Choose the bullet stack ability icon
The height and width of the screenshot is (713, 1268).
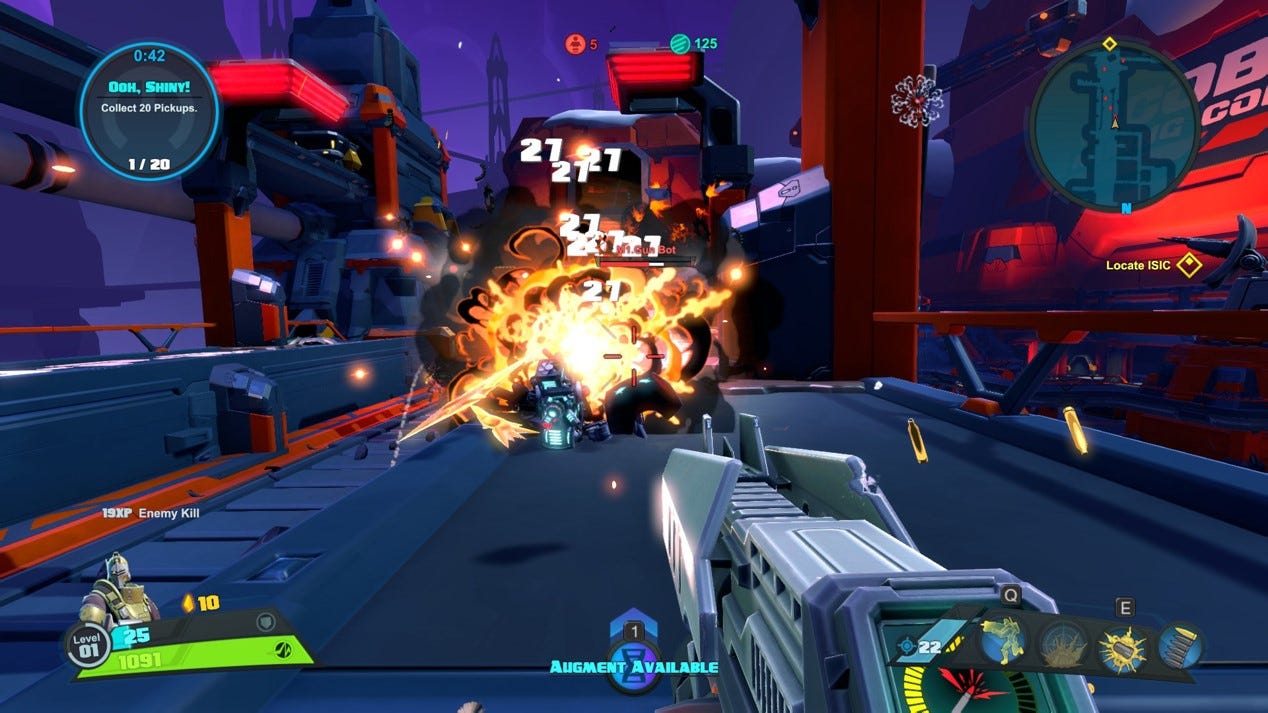tap(1180, 645)
